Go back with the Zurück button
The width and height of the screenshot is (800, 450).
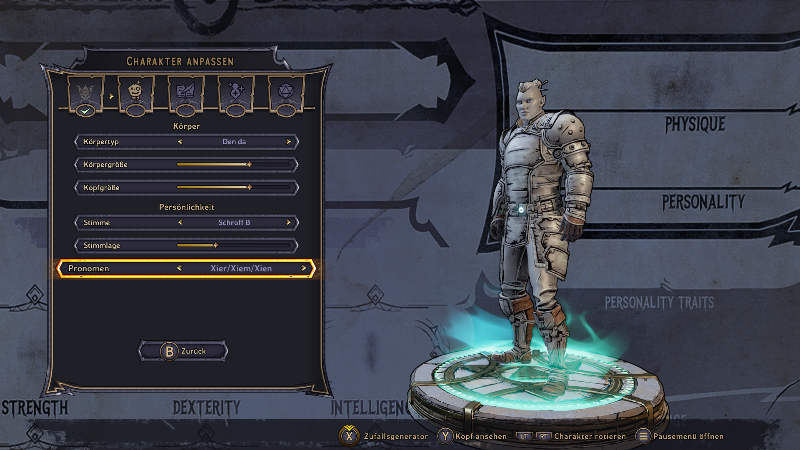[186, 351]
